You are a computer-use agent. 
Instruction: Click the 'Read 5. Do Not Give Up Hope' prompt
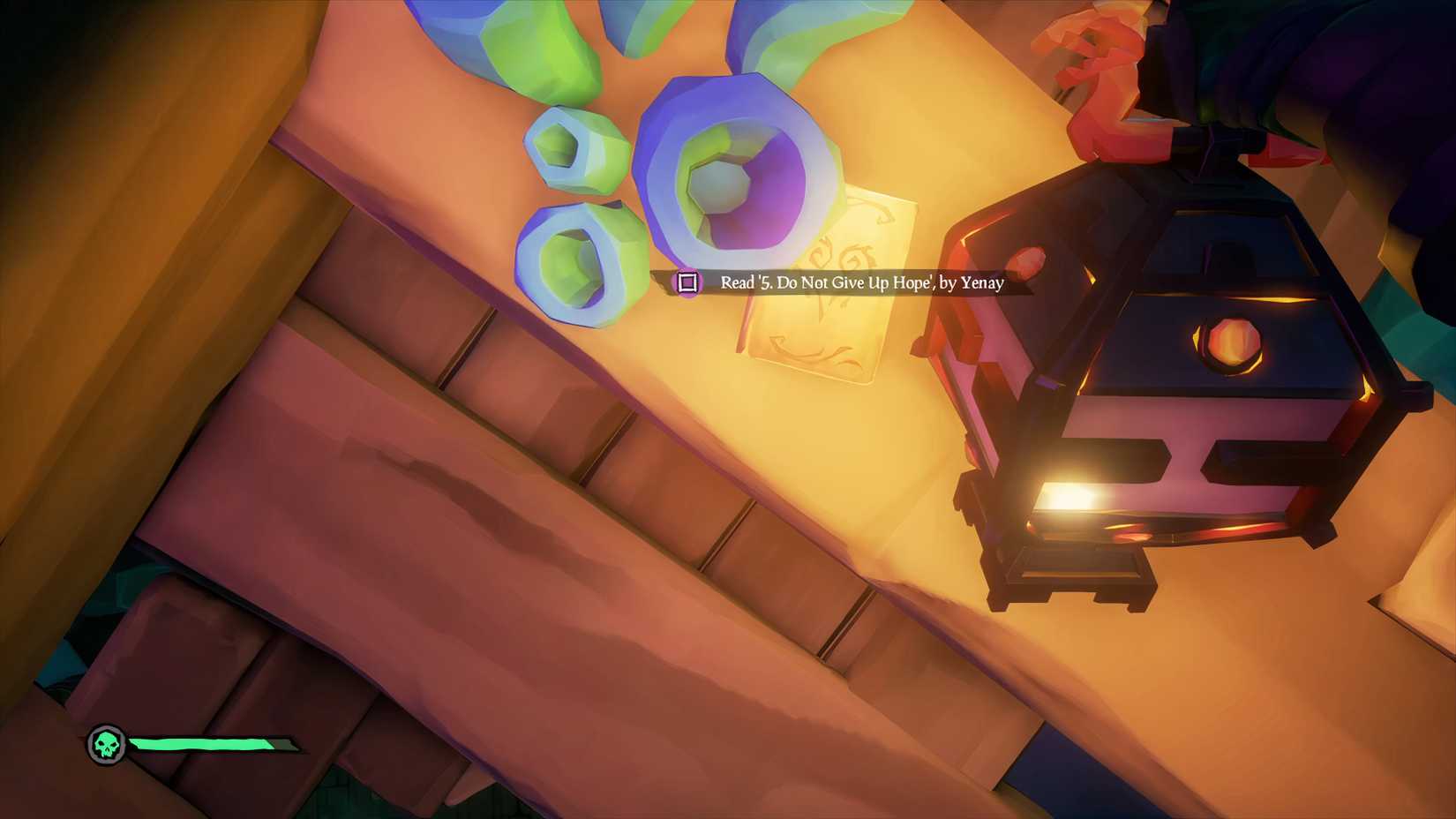click(860, 282)
